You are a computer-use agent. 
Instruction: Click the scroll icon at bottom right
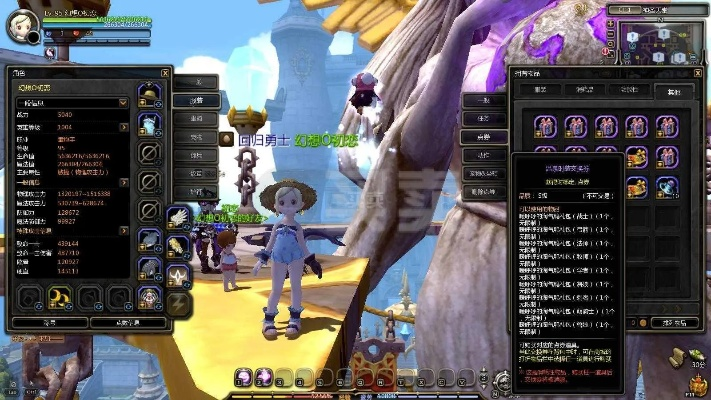coord(690,355)
